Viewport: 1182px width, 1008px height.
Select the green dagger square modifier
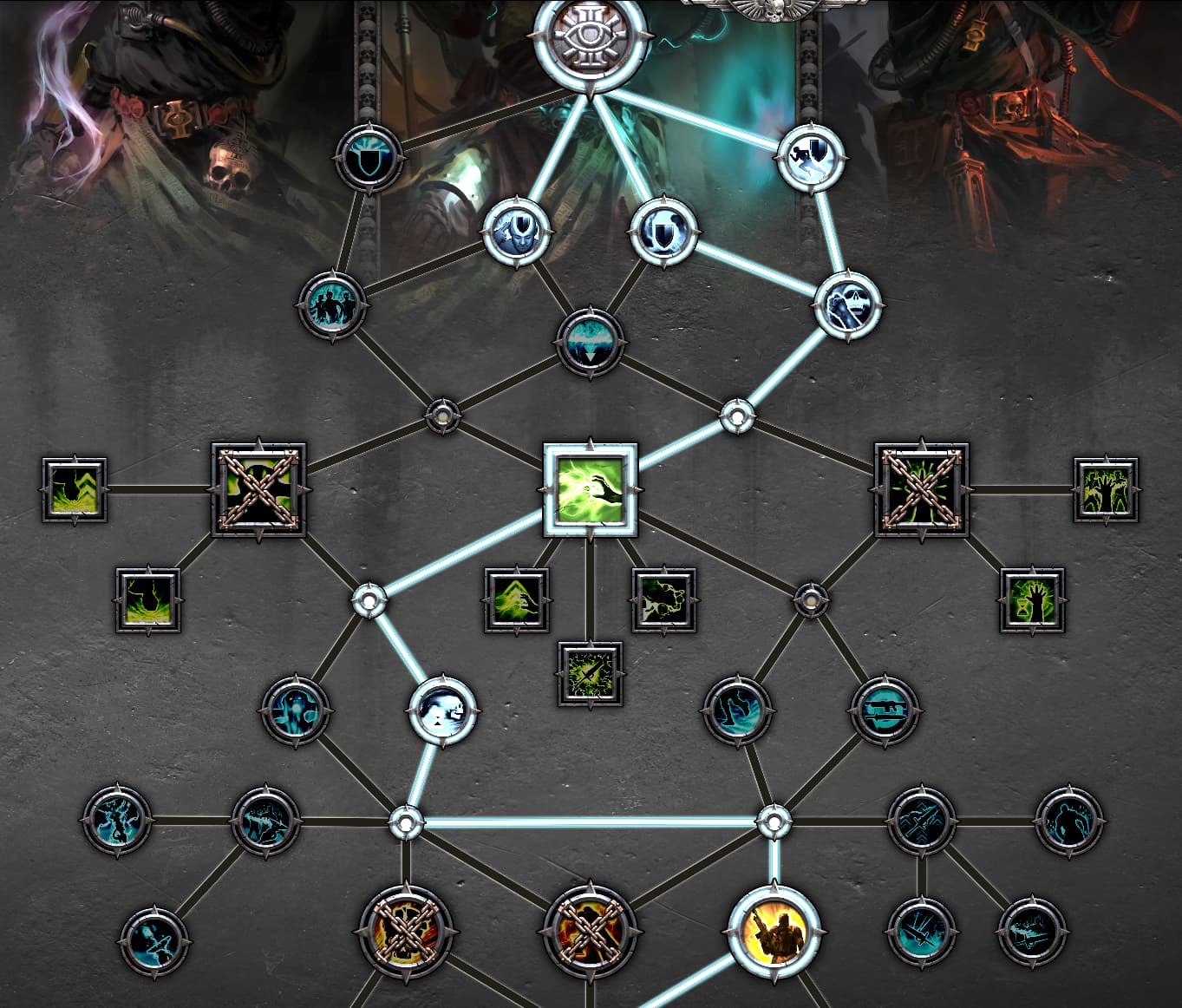point(590,674)
